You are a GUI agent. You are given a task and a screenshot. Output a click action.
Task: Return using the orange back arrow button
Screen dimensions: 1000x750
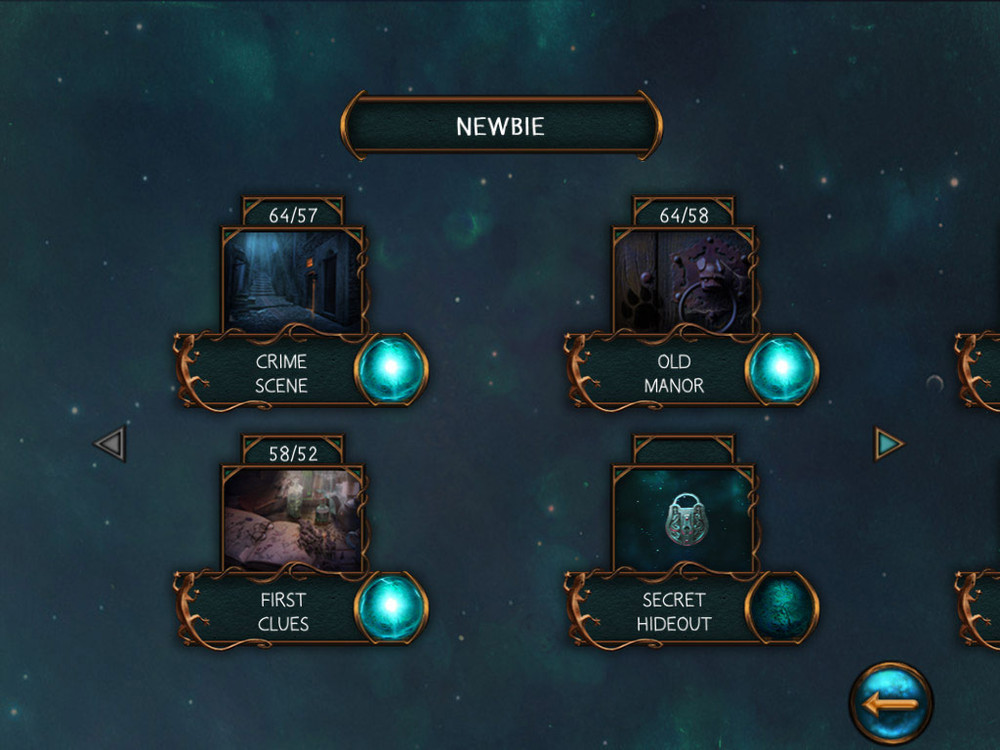(890, 703)
